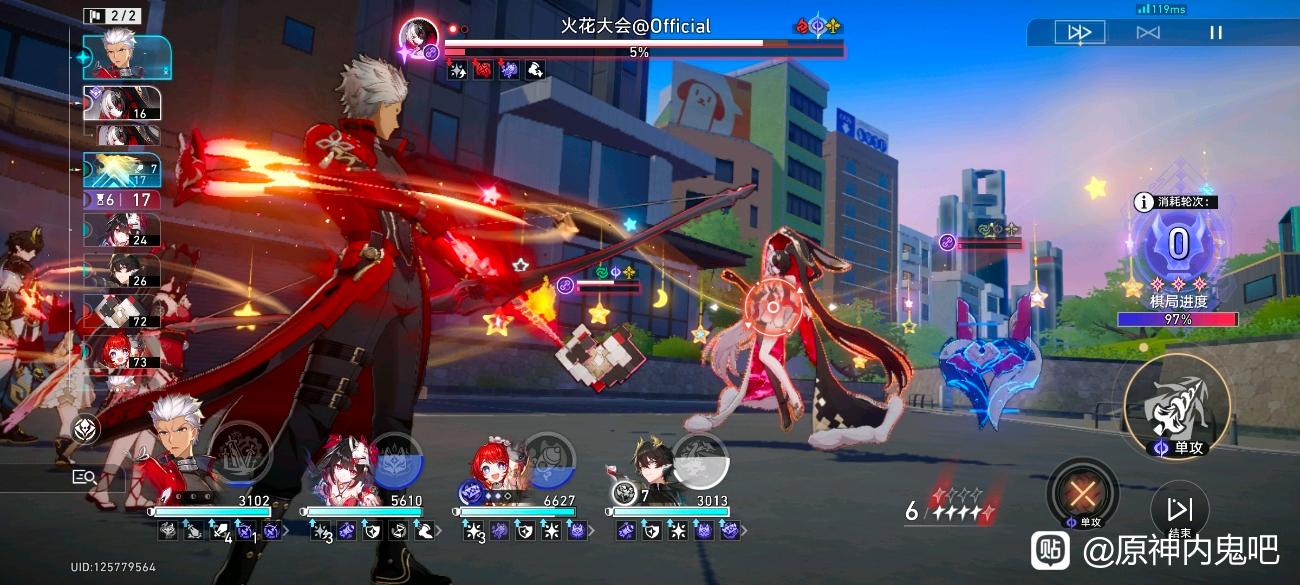Image resolution: width=1300 pixels, height=585 pixels.
Task: Activate the white-haired character's ultimate icon
Action: tap(241, 452)
